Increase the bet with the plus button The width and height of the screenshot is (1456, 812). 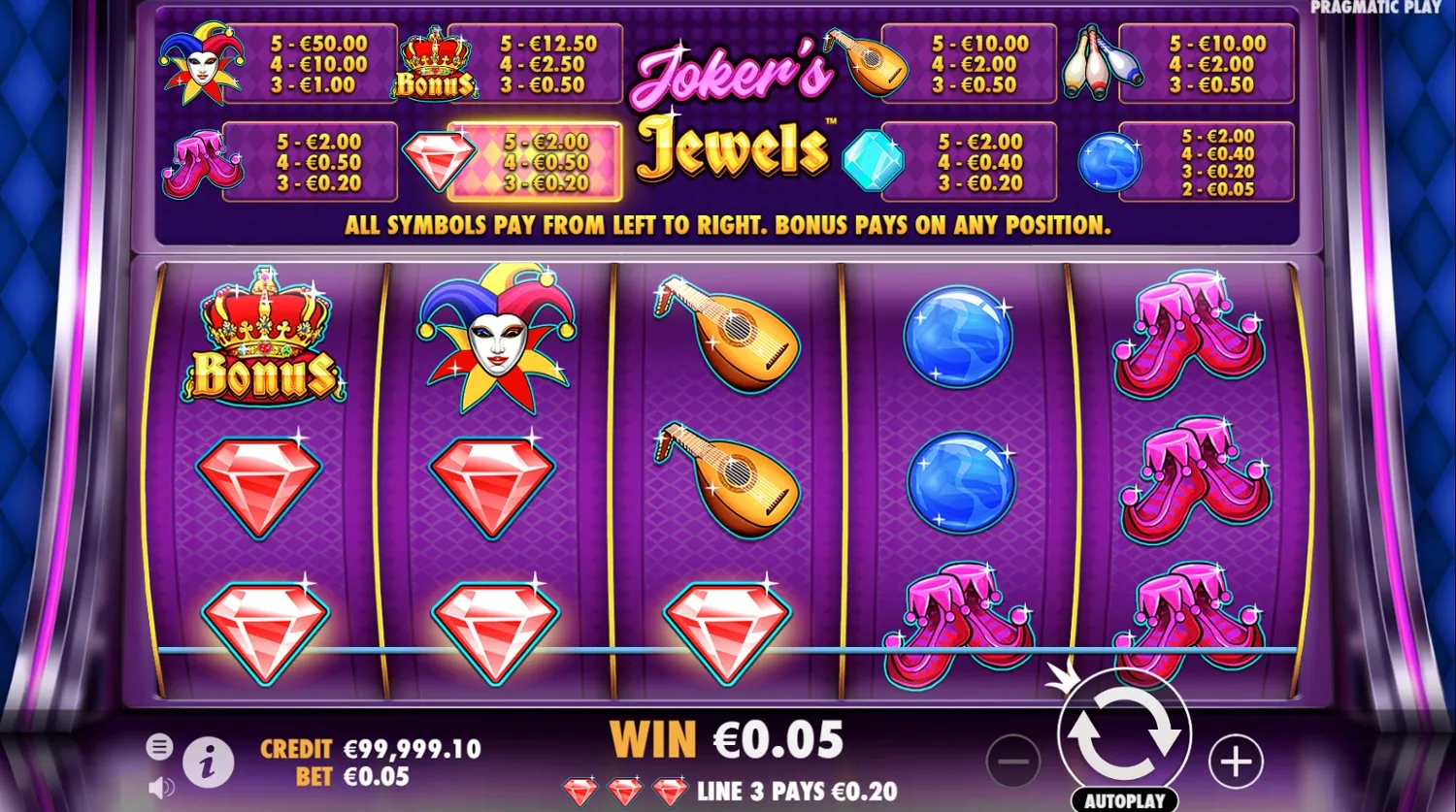click(1235, 763)
